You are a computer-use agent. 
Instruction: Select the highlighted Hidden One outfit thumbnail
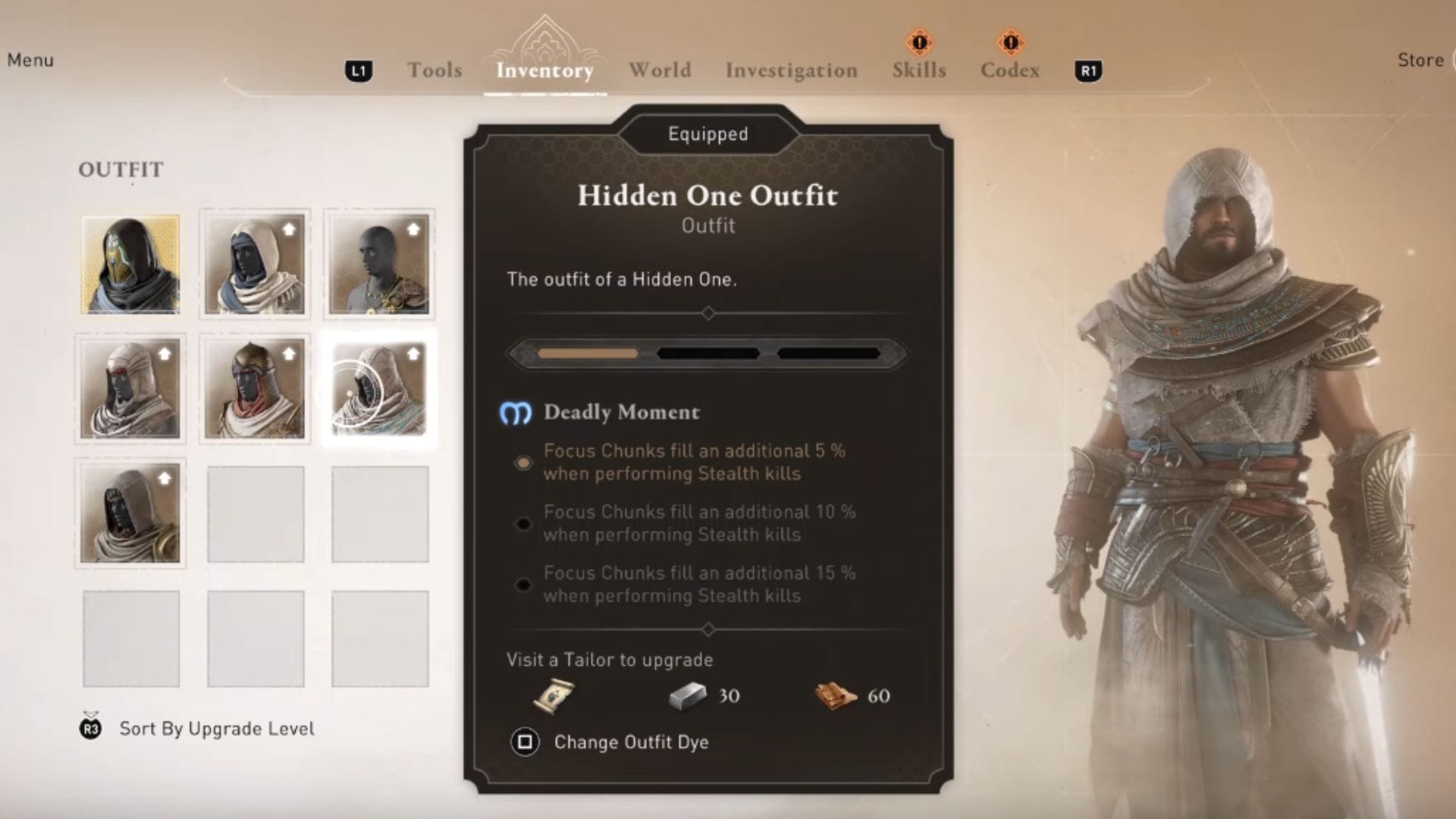pyautogui.click(x=379, y=391)
